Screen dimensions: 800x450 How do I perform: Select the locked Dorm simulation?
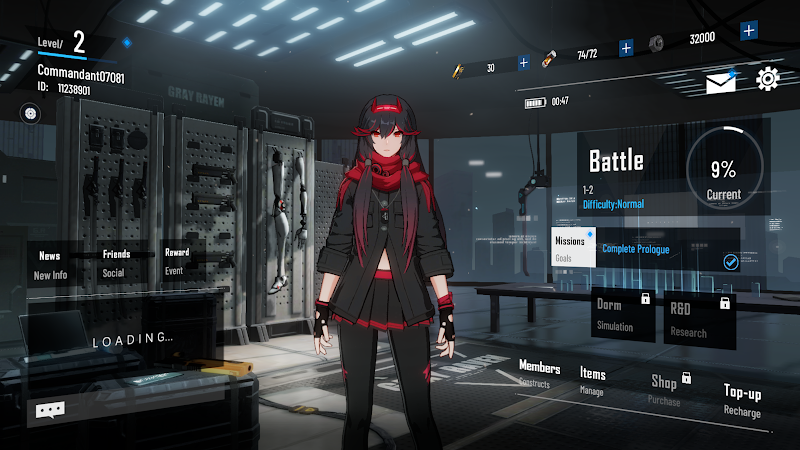coord(622,313)
